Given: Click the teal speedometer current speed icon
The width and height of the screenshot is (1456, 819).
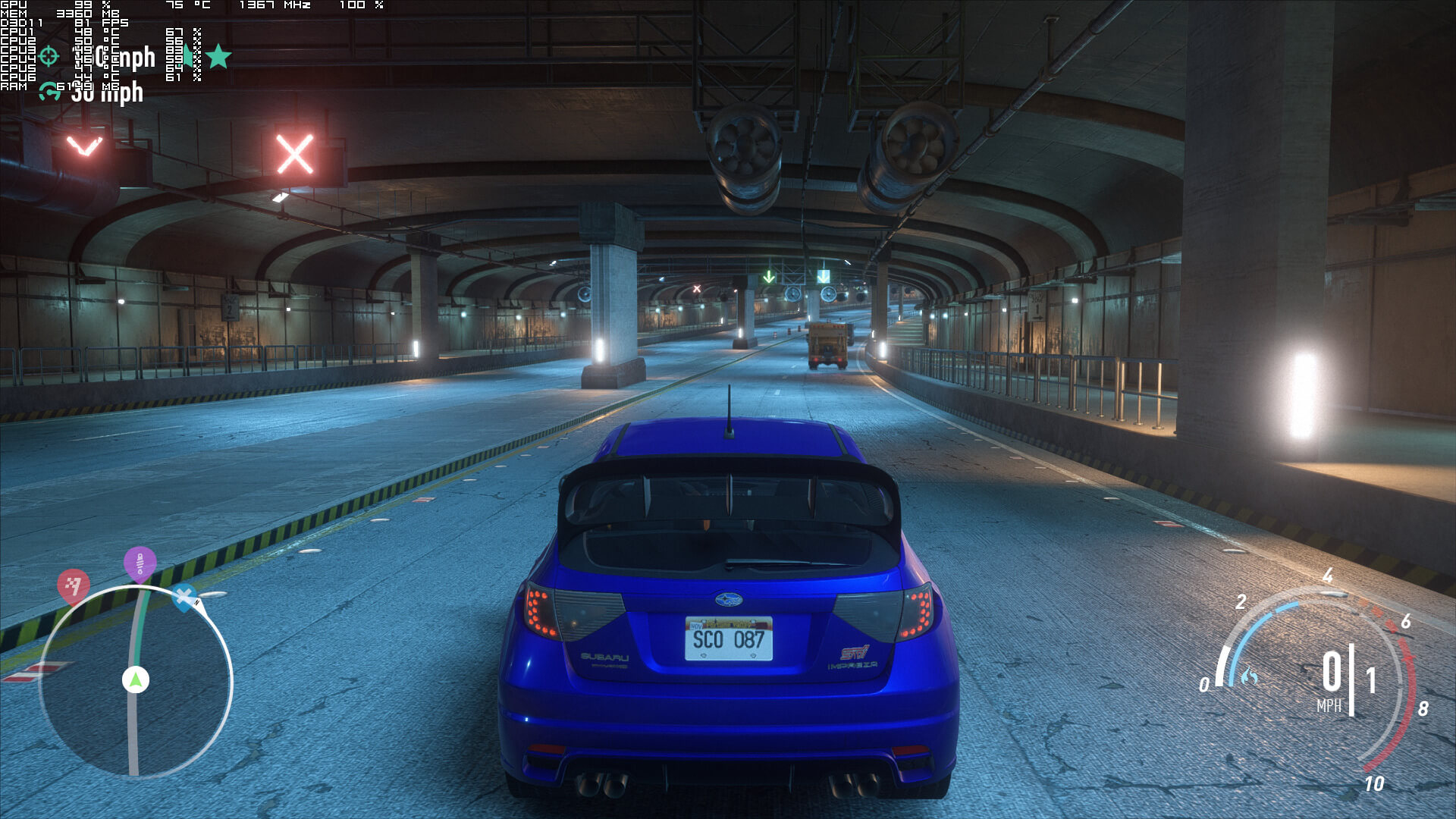Looking at the screenshot, I should coord(49,92).
